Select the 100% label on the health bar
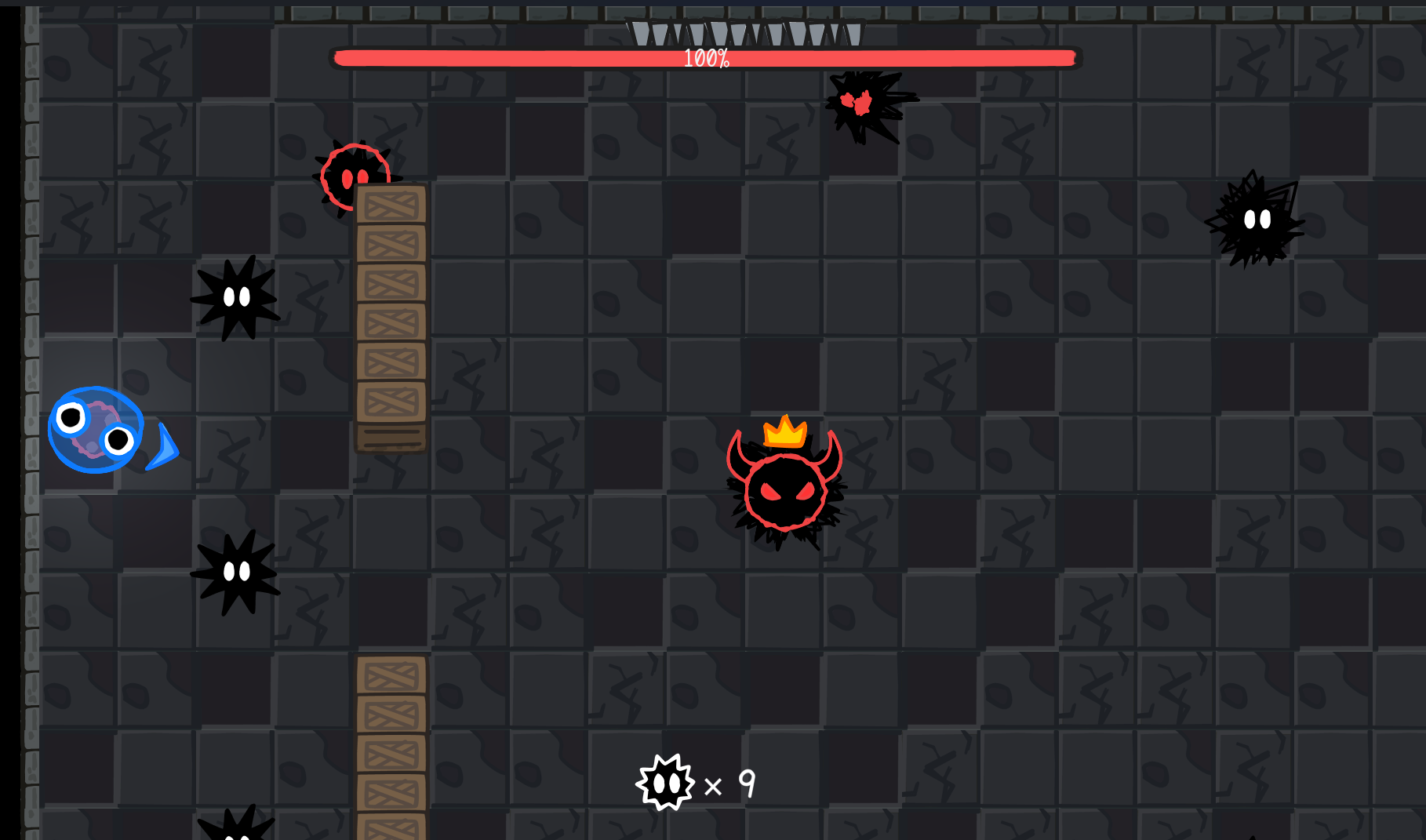This screenshot has width=1426, height=840. coord(705,56)
